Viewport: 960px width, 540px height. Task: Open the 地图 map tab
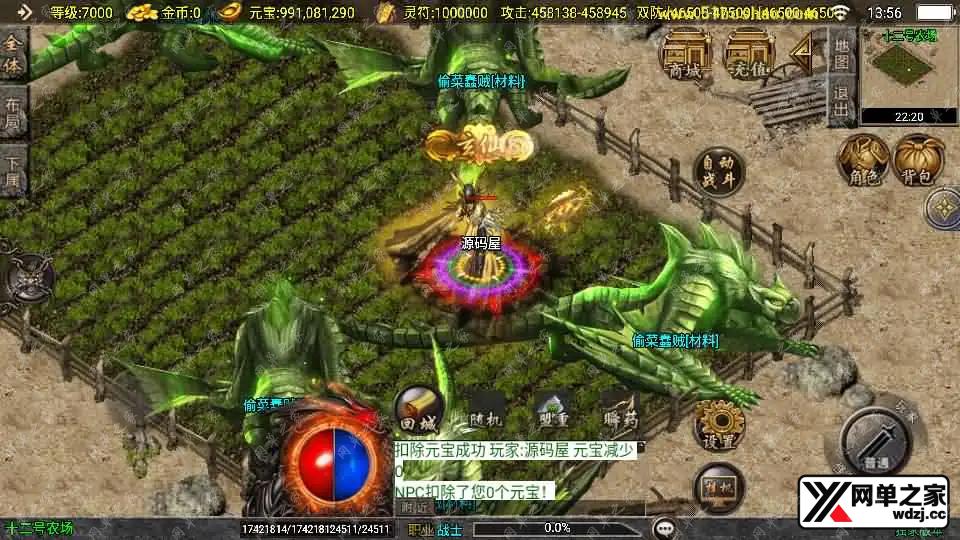pos(841,53)
